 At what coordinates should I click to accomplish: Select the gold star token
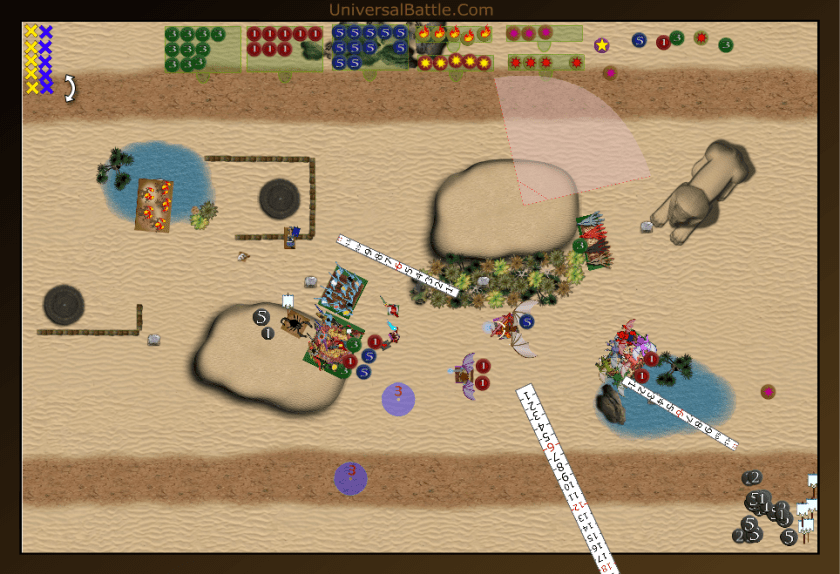click(601, 45)
